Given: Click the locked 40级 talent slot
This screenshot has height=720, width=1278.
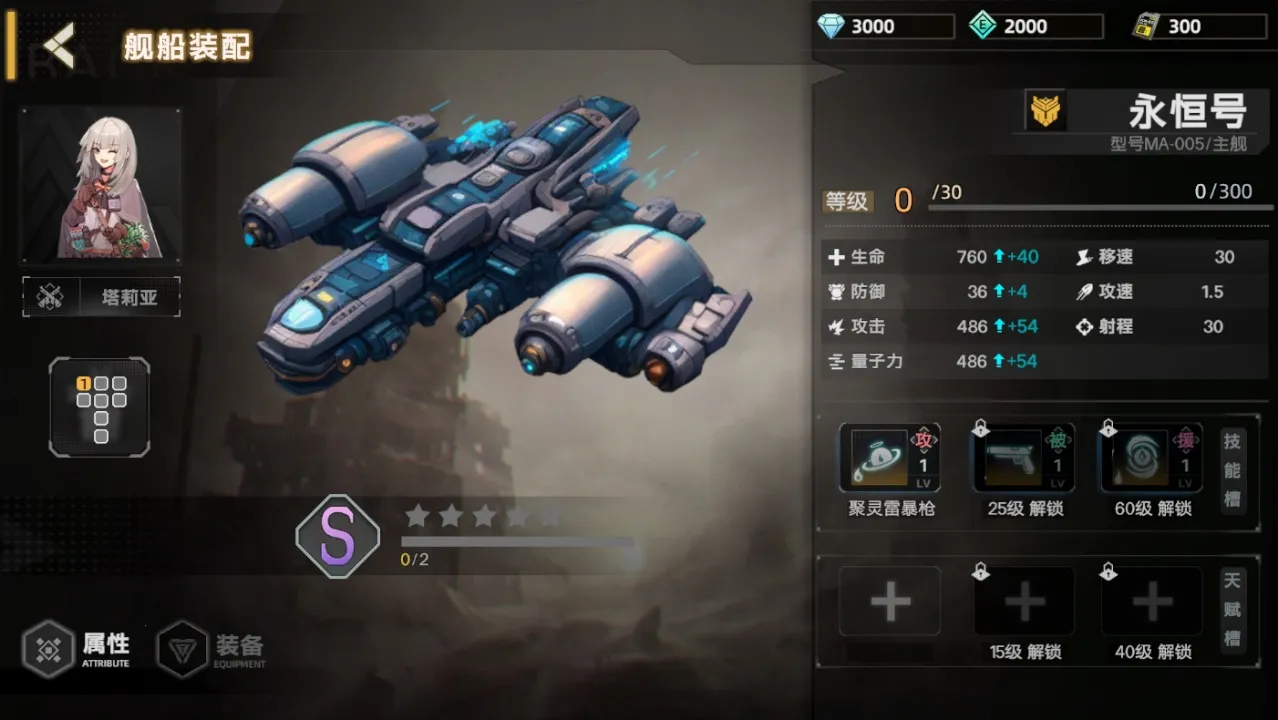Looking at the screenshot, I should 1151,602.
